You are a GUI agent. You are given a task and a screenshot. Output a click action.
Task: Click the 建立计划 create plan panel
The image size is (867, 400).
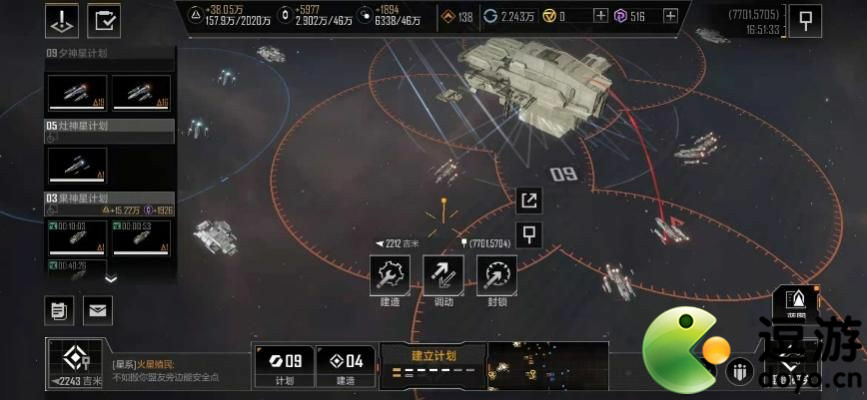[433, 365]
